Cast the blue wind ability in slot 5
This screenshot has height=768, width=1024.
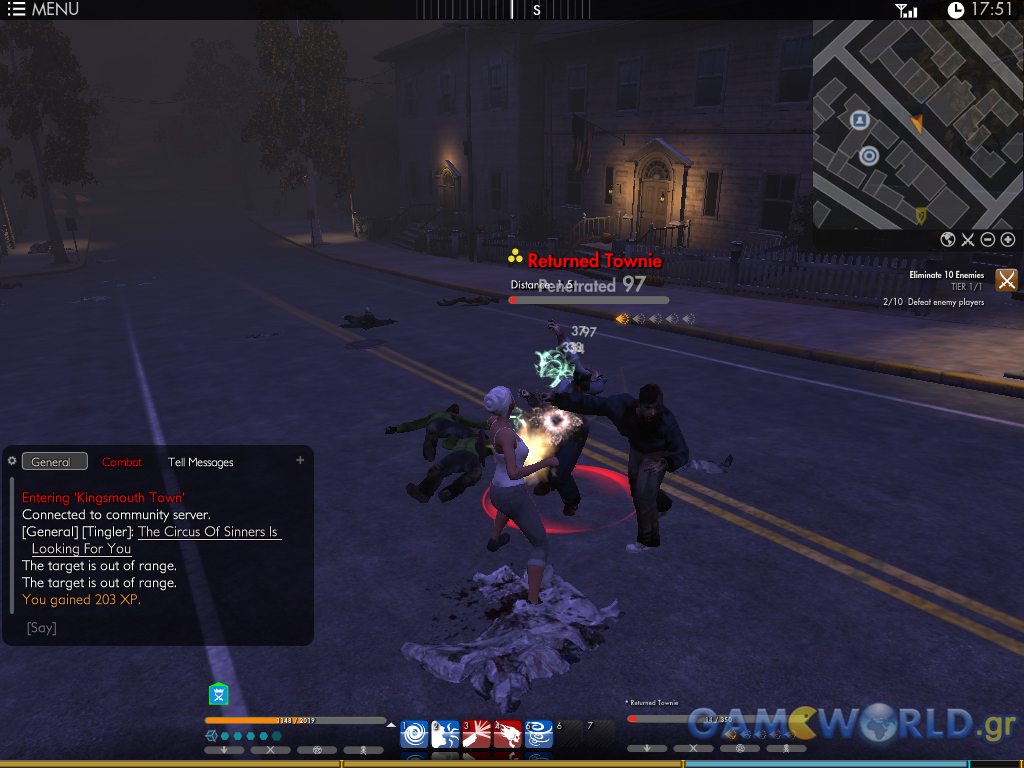point(539,735)
